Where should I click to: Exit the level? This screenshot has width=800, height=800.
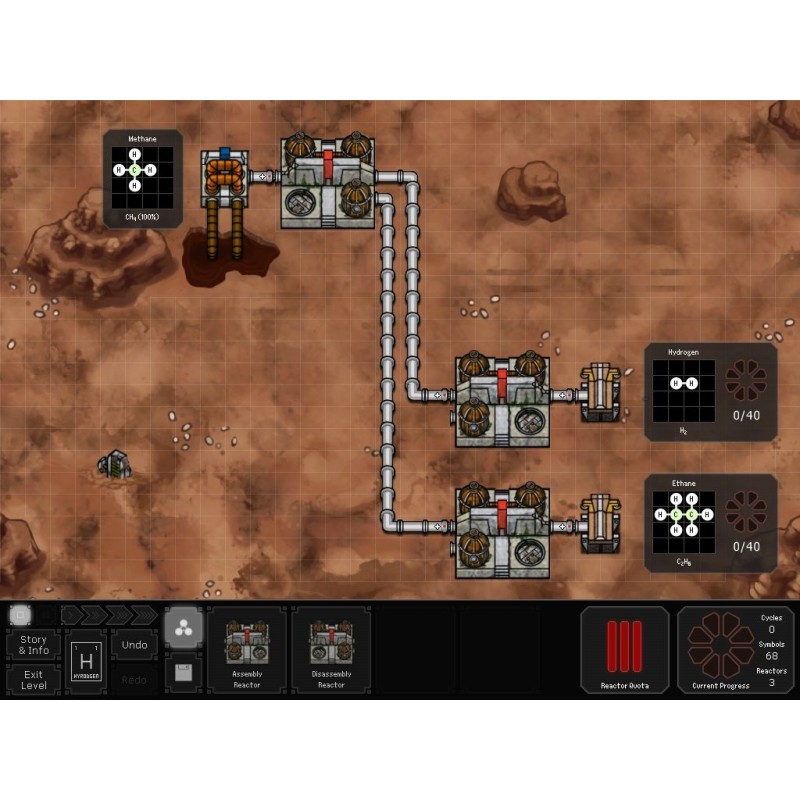[33, 680]
